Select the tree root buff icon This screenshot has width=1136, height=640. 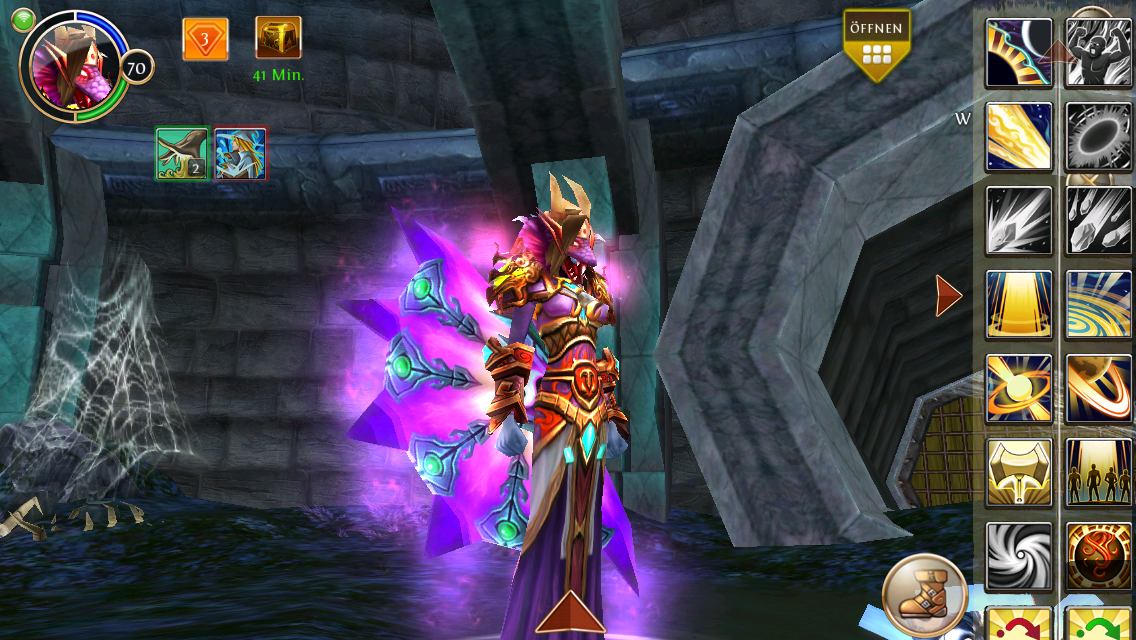click(182, 154)
